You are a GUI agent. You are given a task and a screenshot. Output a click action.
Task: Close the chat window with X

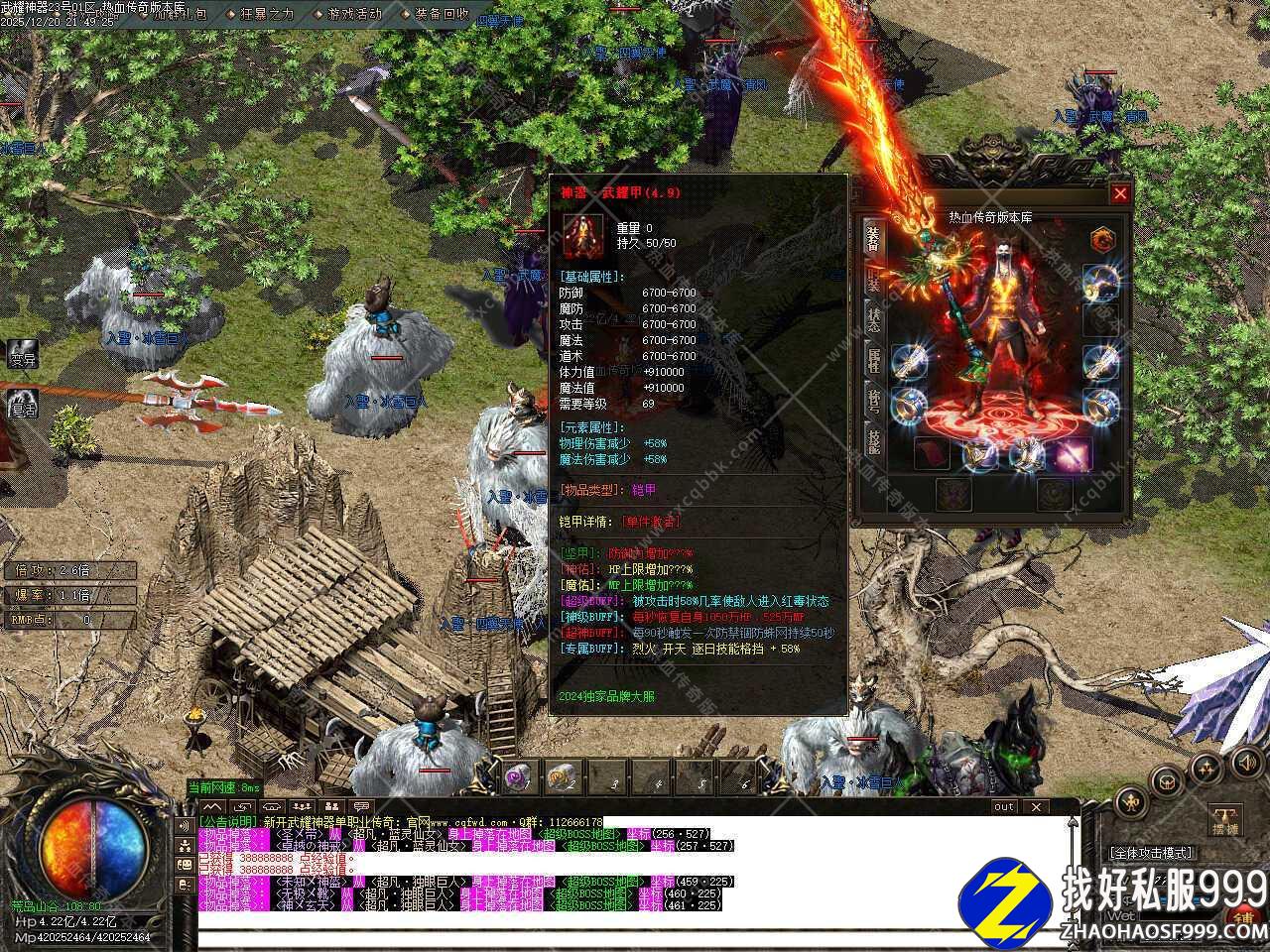click(x=1035, y=807)
